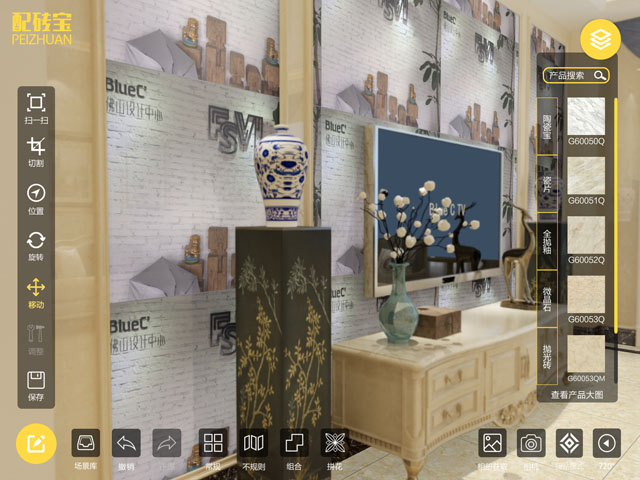
Task: Click the yellow edit pencil button
Action: [36, 444]
